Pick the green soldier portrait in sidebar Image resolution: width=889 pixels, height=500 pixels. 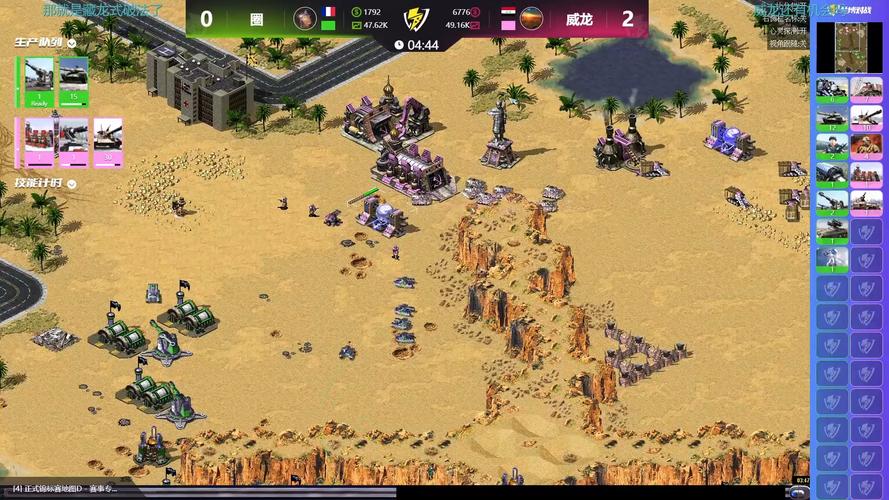[832, 146]
